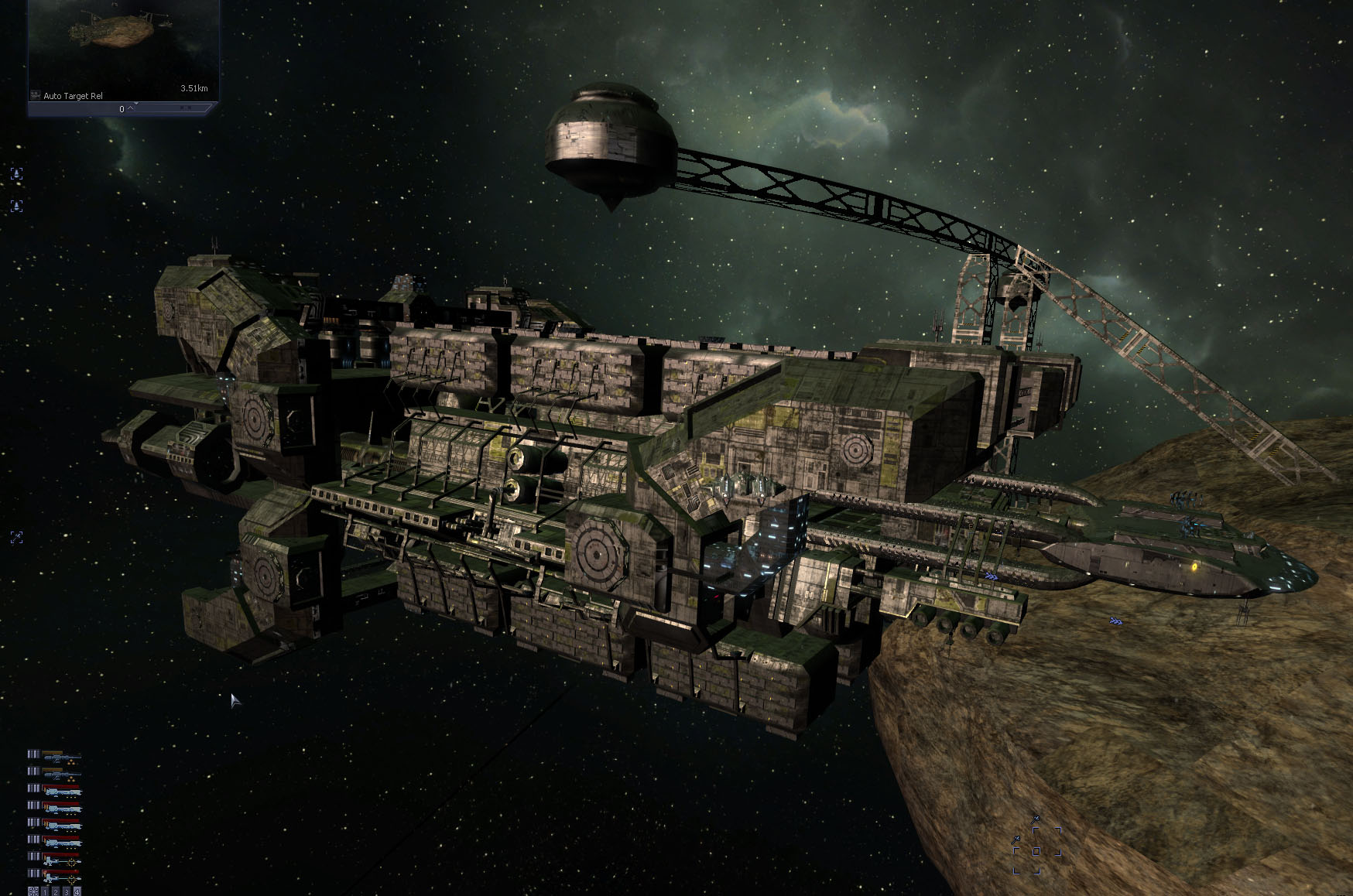Select weapon group 3
The height and width of the screenshot is (896, 1353).
(67, 891)
